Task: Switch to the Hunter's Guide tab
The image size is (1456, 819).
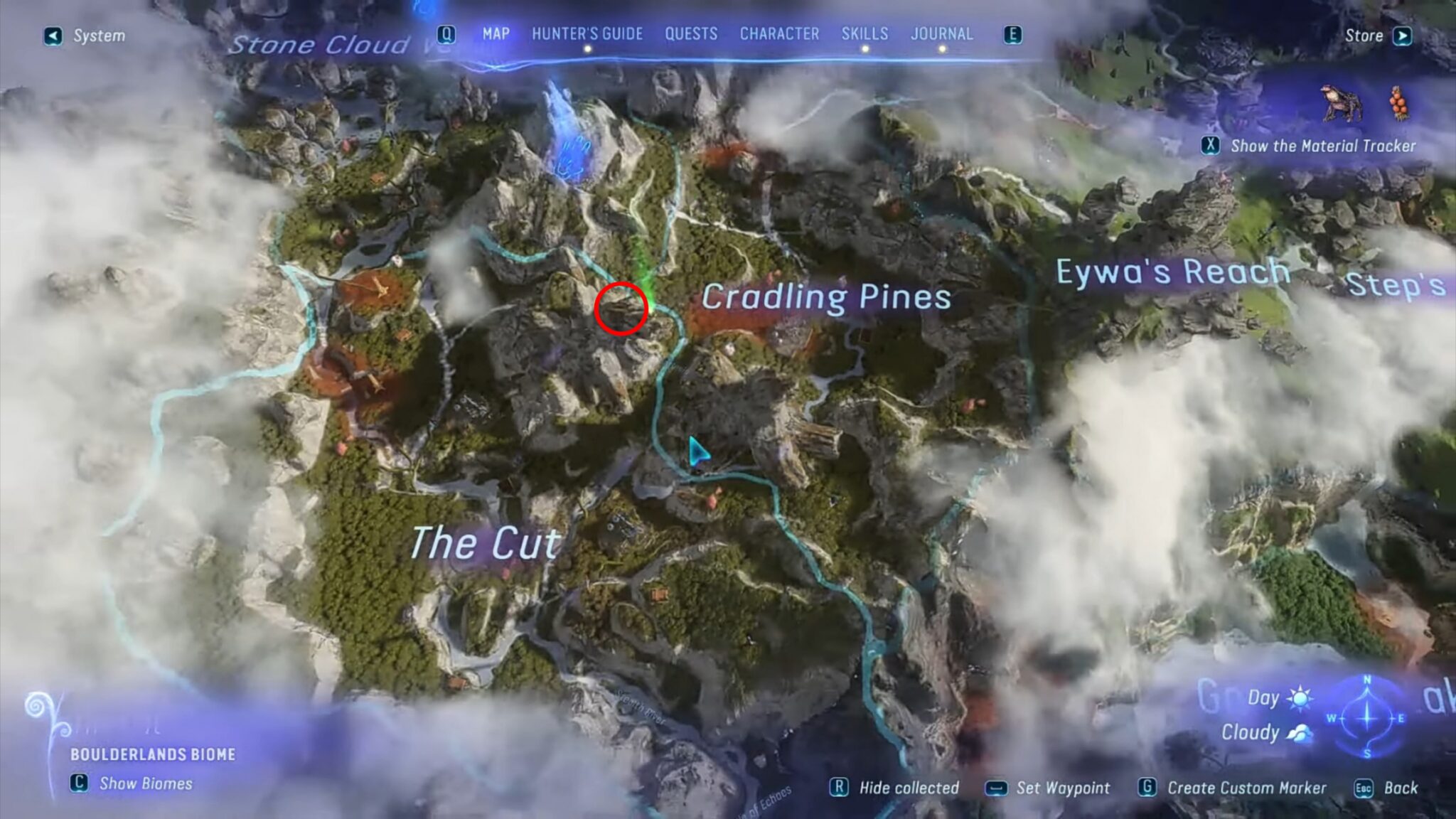Action: click(x=587, y=34)
